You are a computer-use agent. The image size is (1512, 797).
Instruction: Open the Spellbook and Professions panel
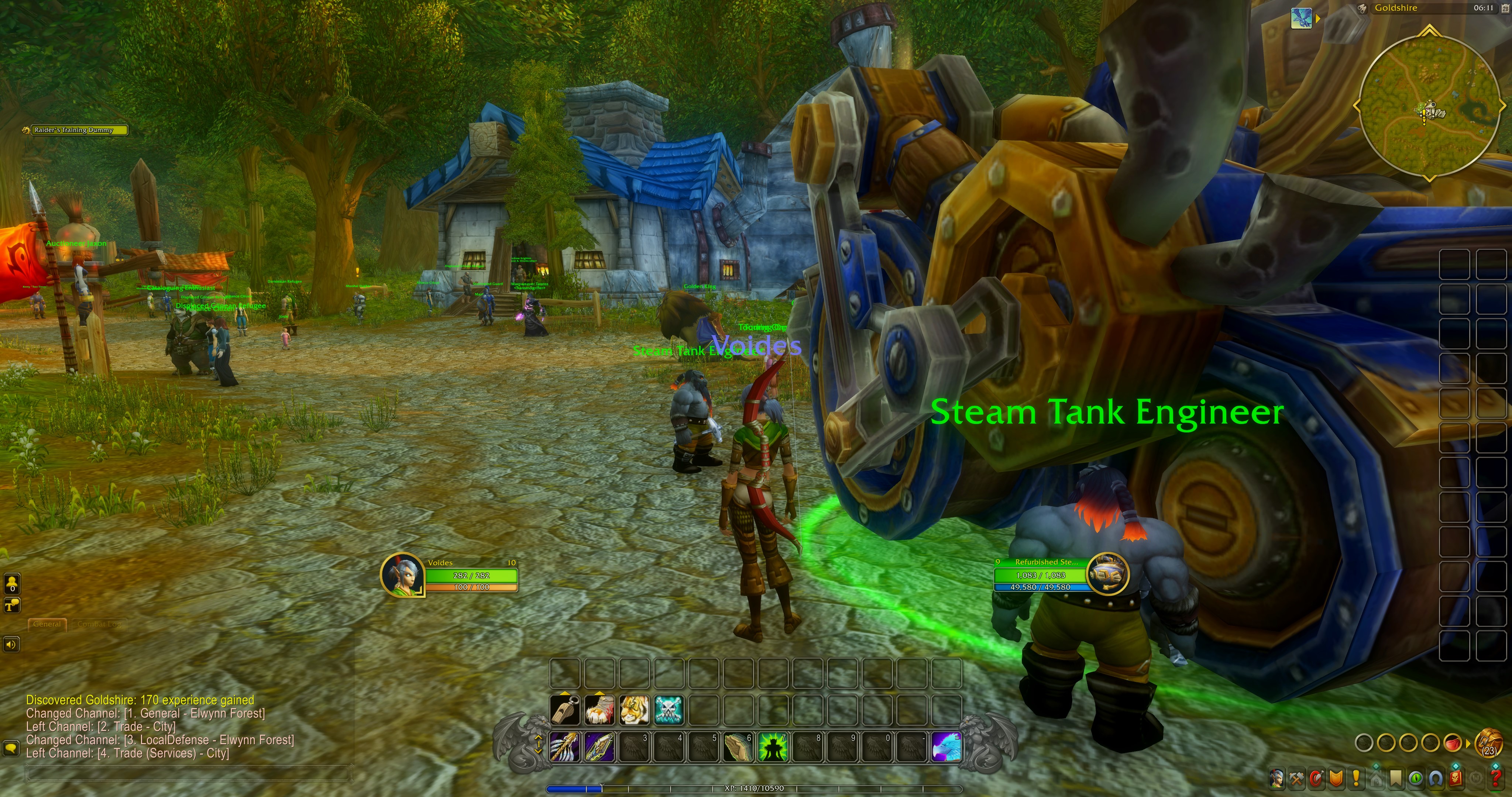pyautogui.click(x=1296, y=779)
